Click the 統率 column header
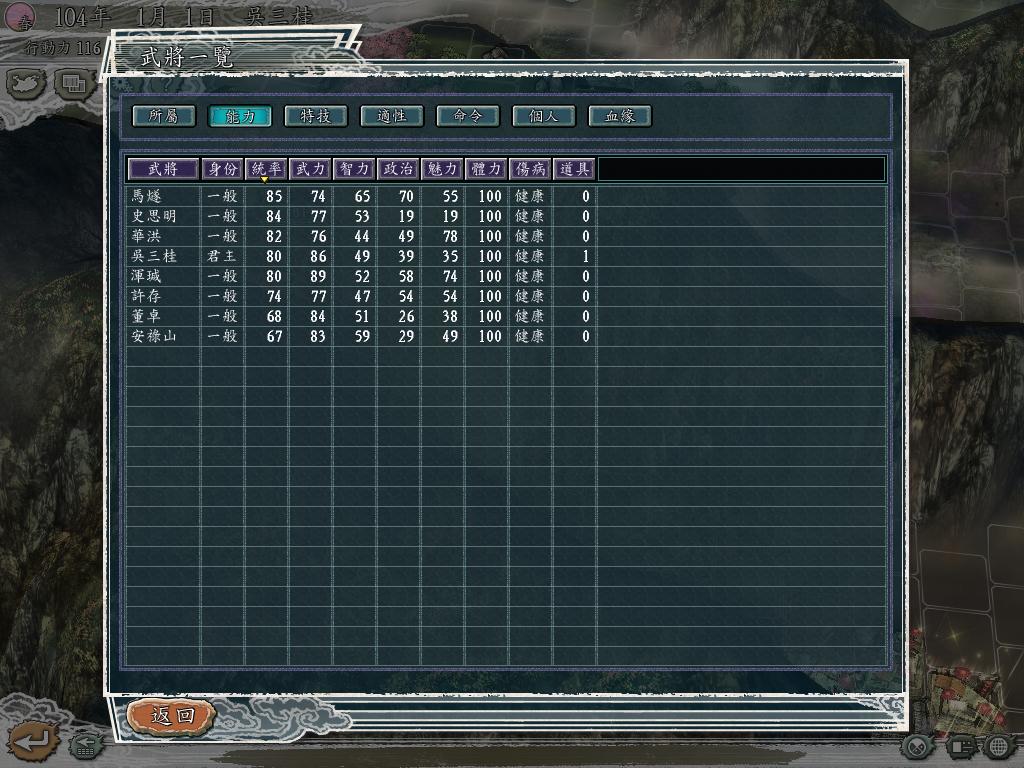Image resolution: width=1024 pixels, height=768 pixels. [x=266, y=169]
